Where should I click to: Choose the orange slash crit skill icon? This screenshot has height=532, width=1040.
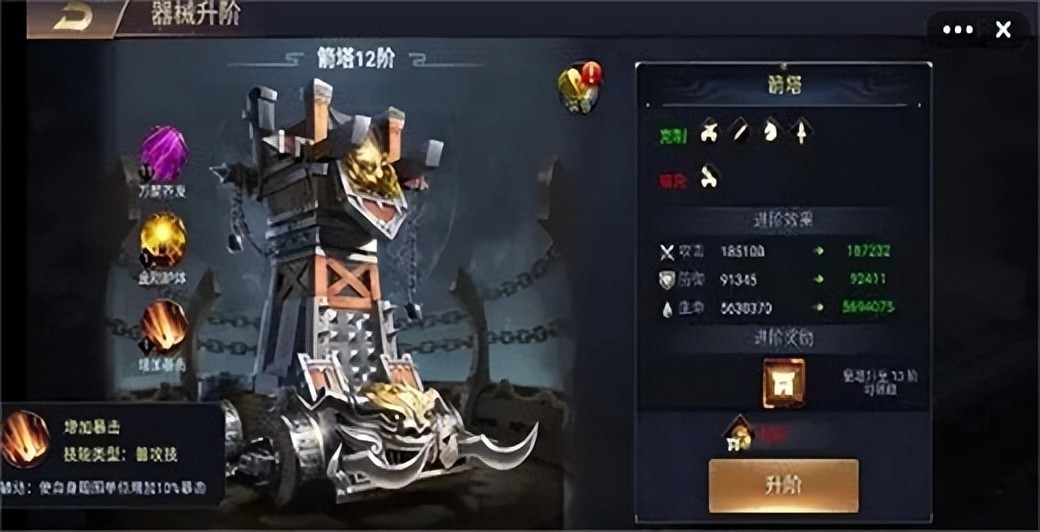pos(163,325)
